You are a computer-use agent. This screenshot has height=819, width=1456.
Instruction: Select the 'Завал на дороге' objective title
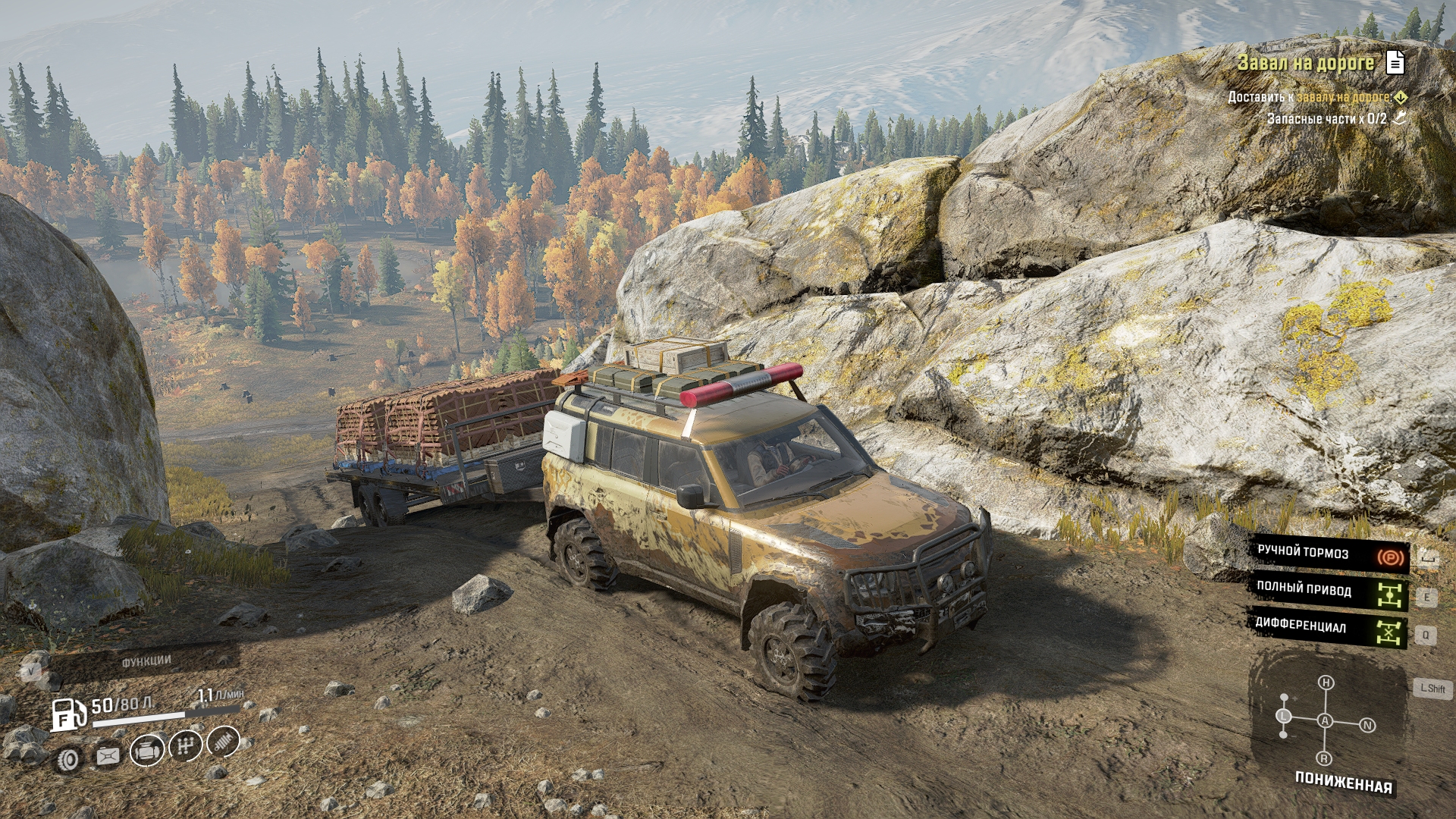1305,63
